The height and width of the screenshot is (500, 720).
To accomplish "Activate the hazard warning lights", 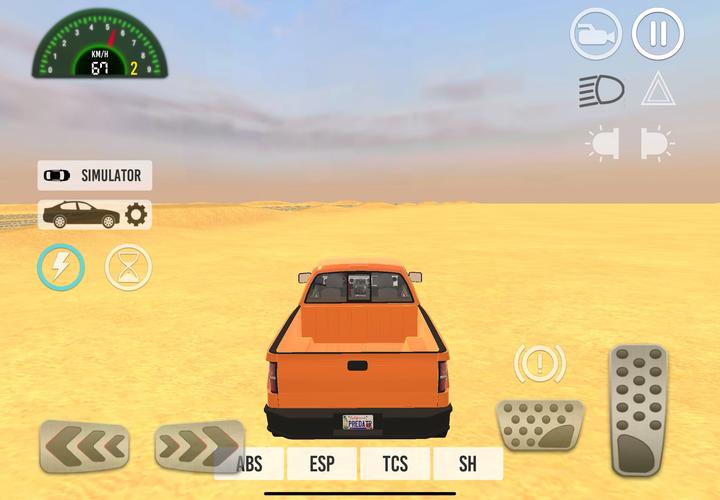I will pyautogui.click(x=657, y=90).
